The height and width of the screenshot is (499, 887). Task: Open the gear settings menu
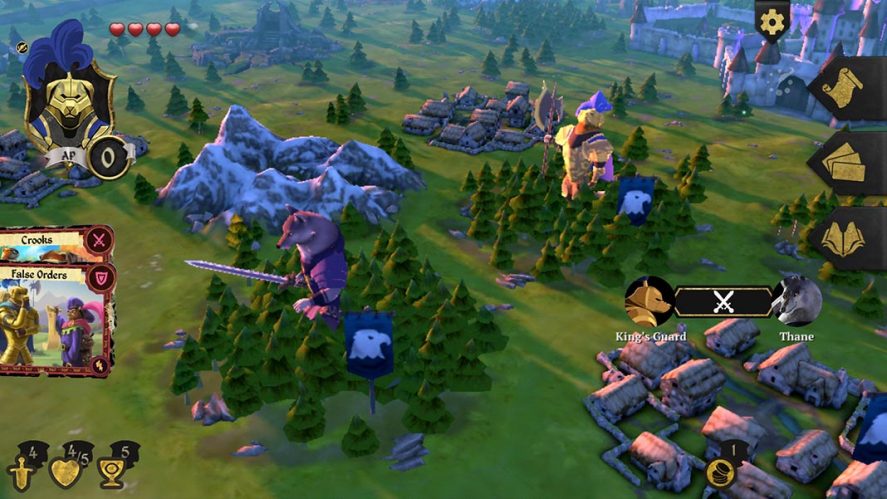[771, 21]
